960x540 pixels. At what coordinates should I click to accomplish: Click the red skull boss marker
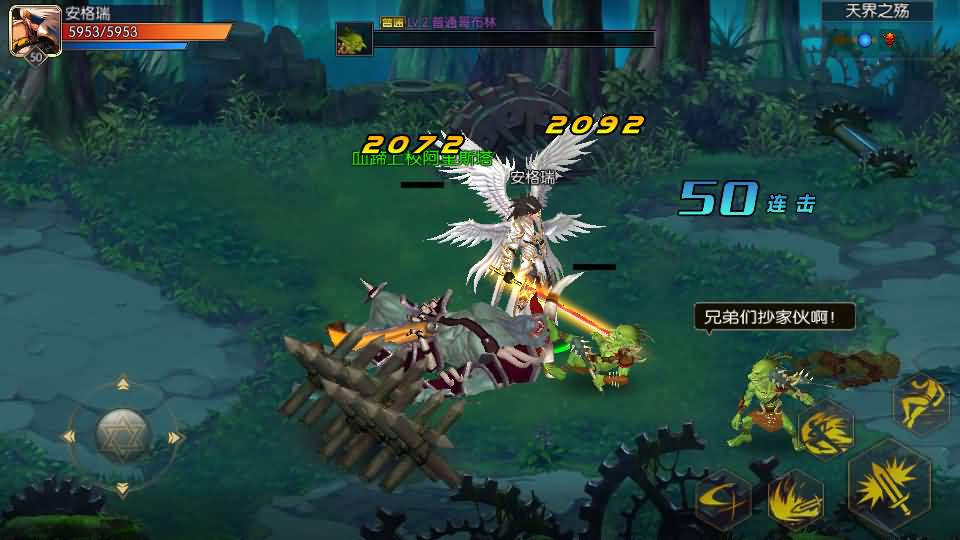[889, 40]
